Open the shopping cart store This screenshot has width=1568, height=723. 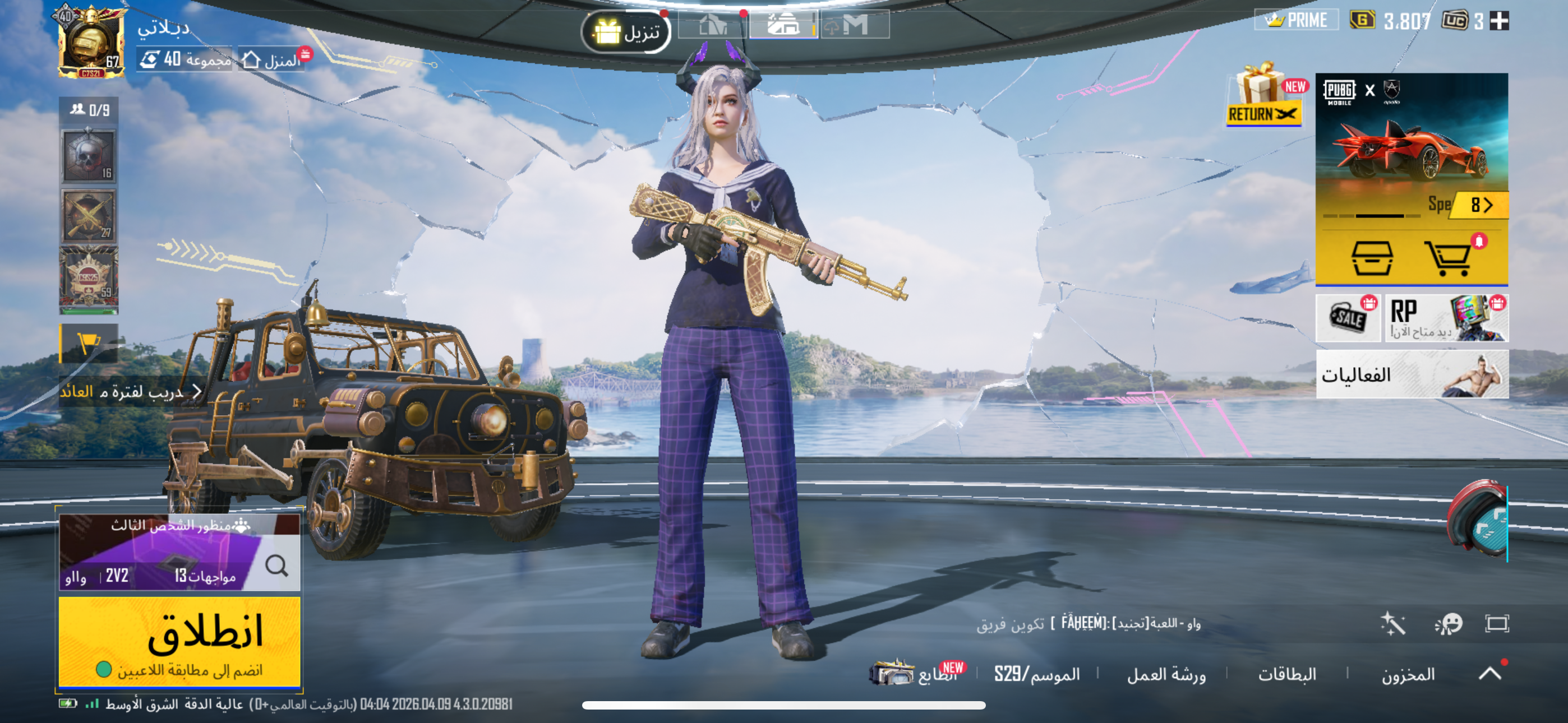tap(1448, 258)
